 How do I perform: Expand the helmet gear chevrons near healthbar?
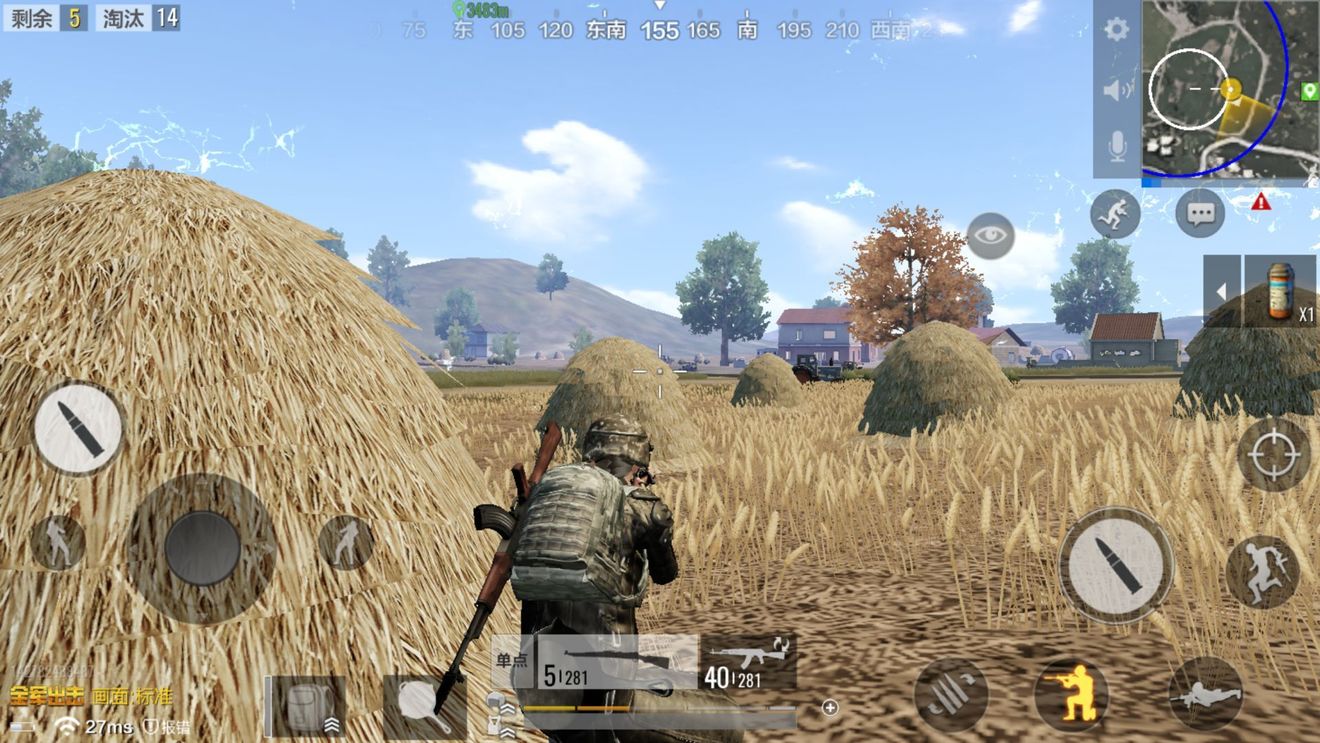(x=510, y=707)
